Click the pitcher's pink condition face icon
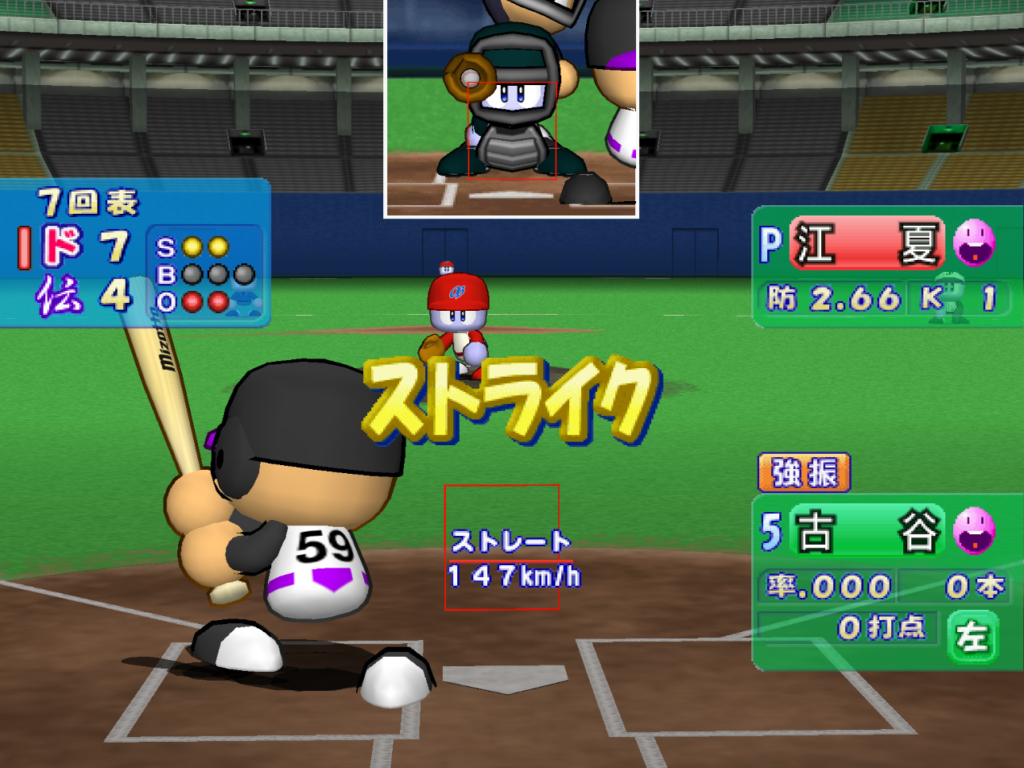The image size is (1024, 768). coord(973,243)
